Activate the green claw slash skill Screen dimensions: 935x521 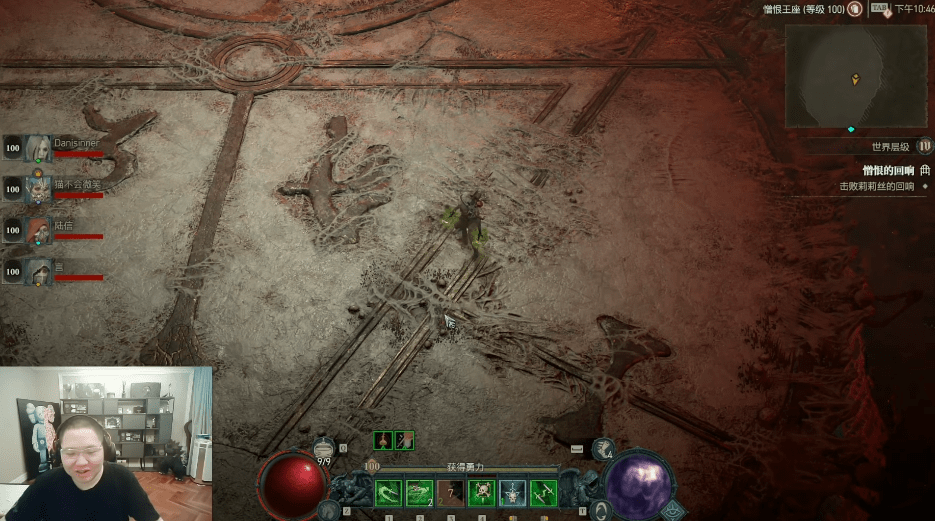(388, 492)
